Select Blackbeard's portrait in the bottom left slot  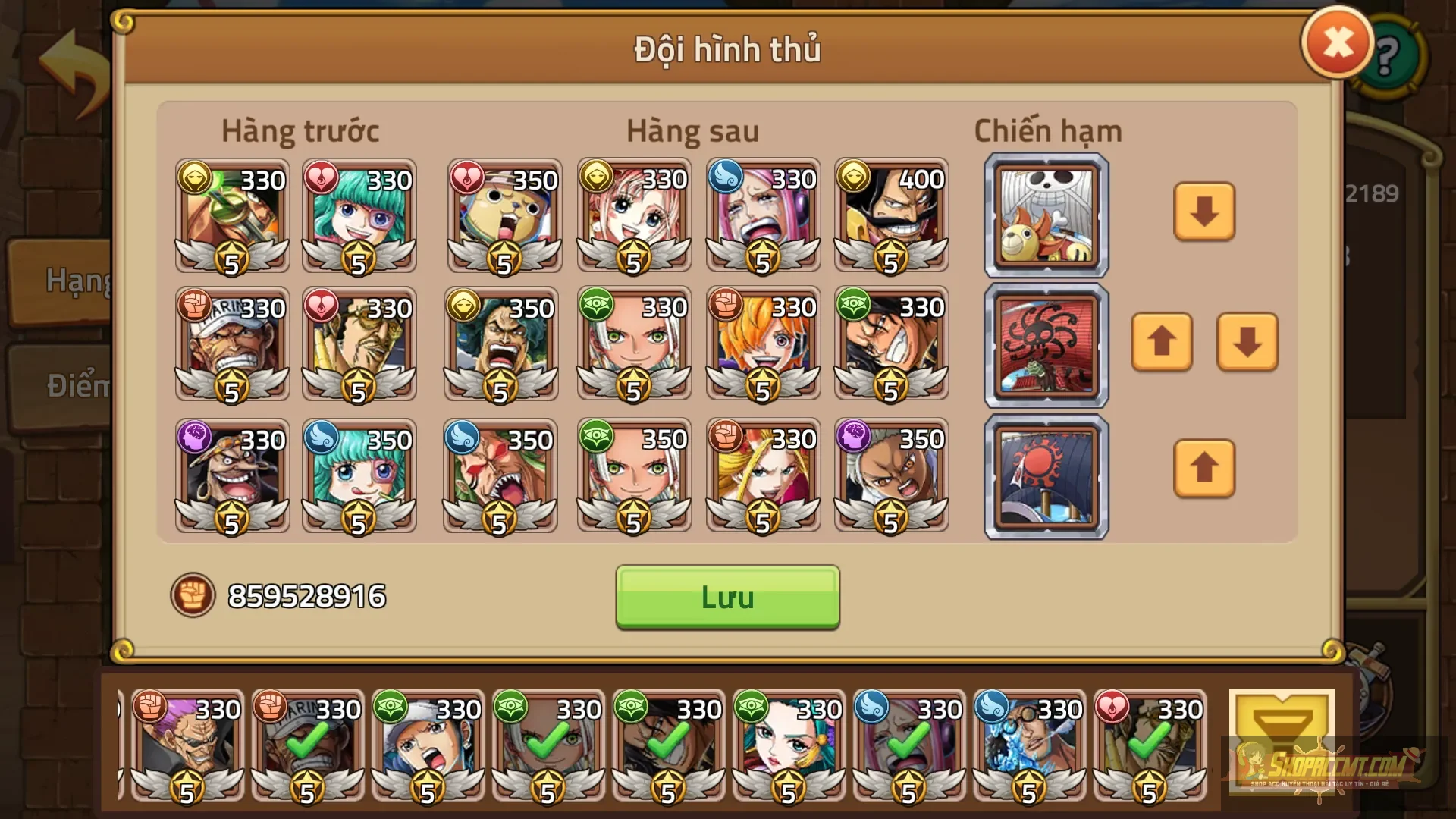coord(231,476)
